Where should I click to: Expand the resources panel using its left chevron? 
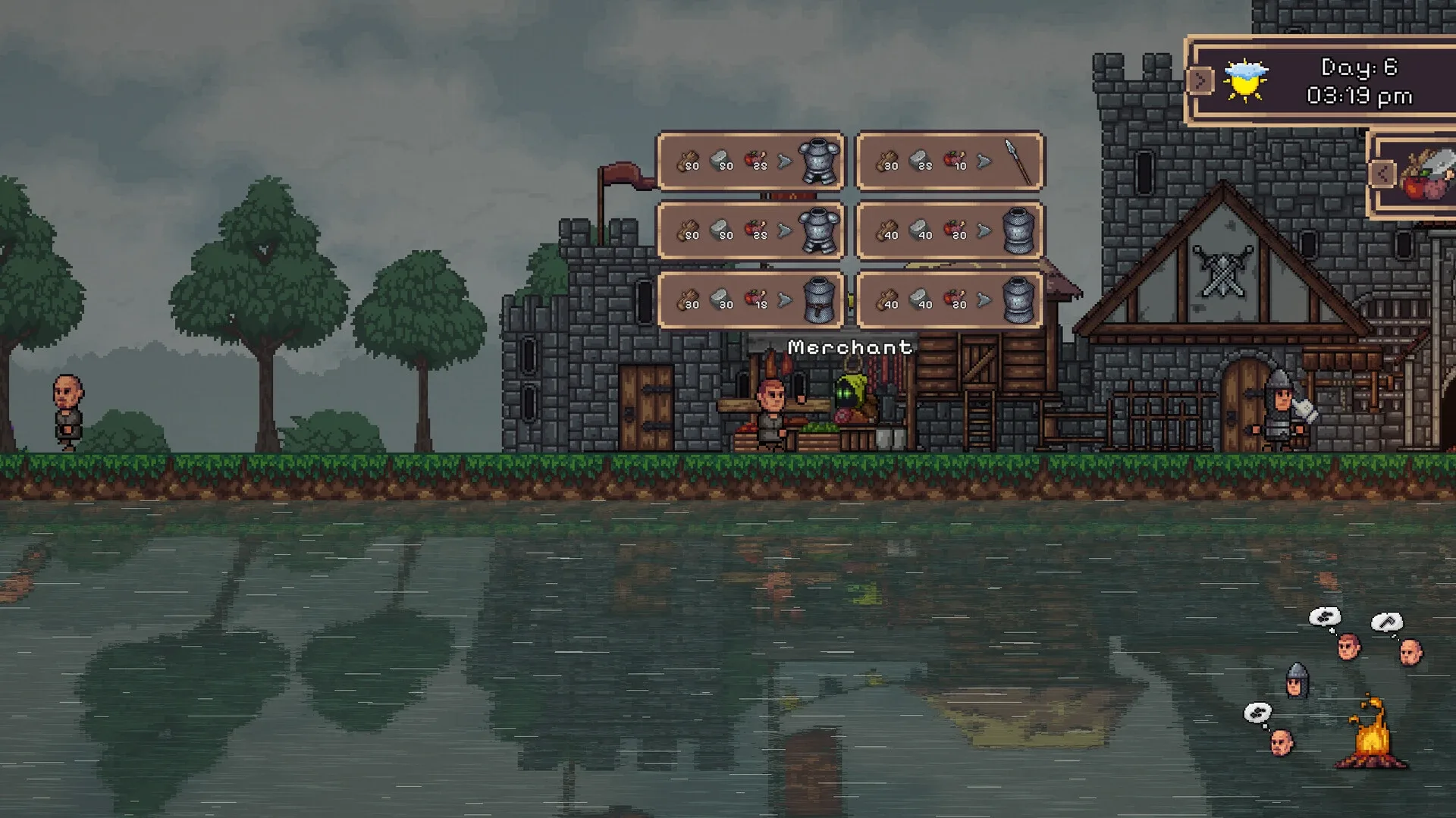[1382, 174]
